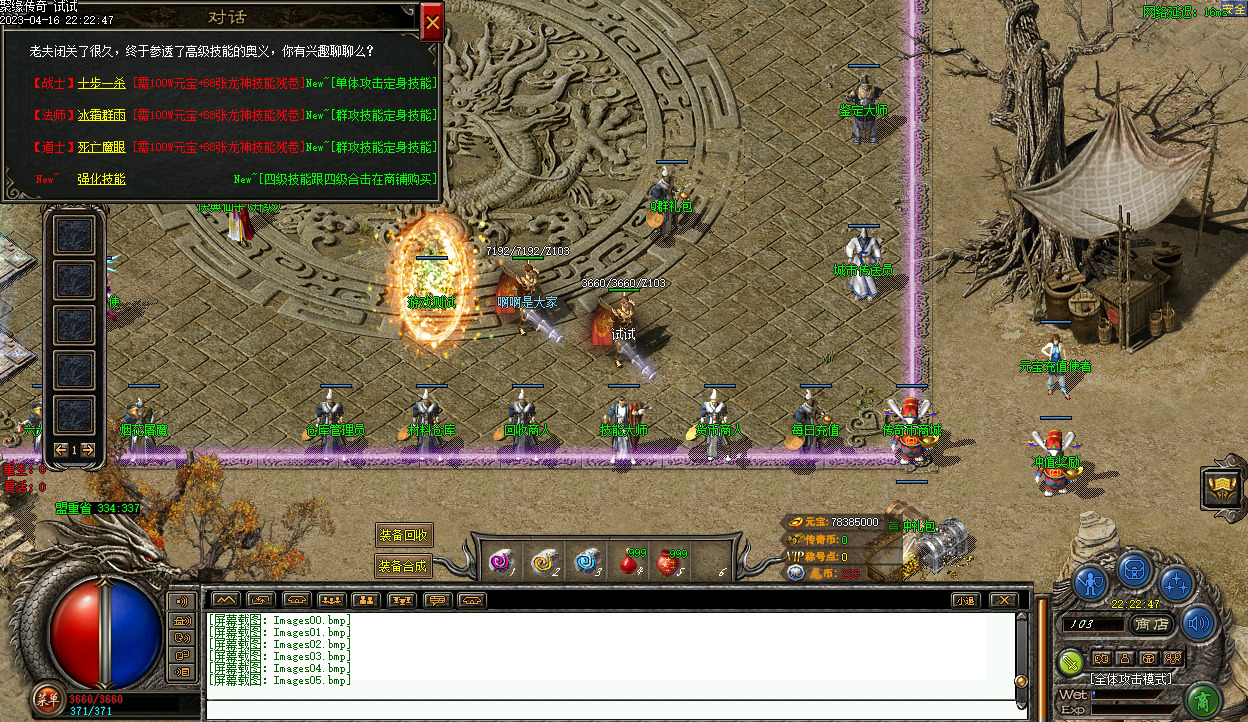Open 装备合成 equipment crafting
Image resolution: width=1248 pixels, height=722 pixels.
pyautogui.click(x=404, y=566)
